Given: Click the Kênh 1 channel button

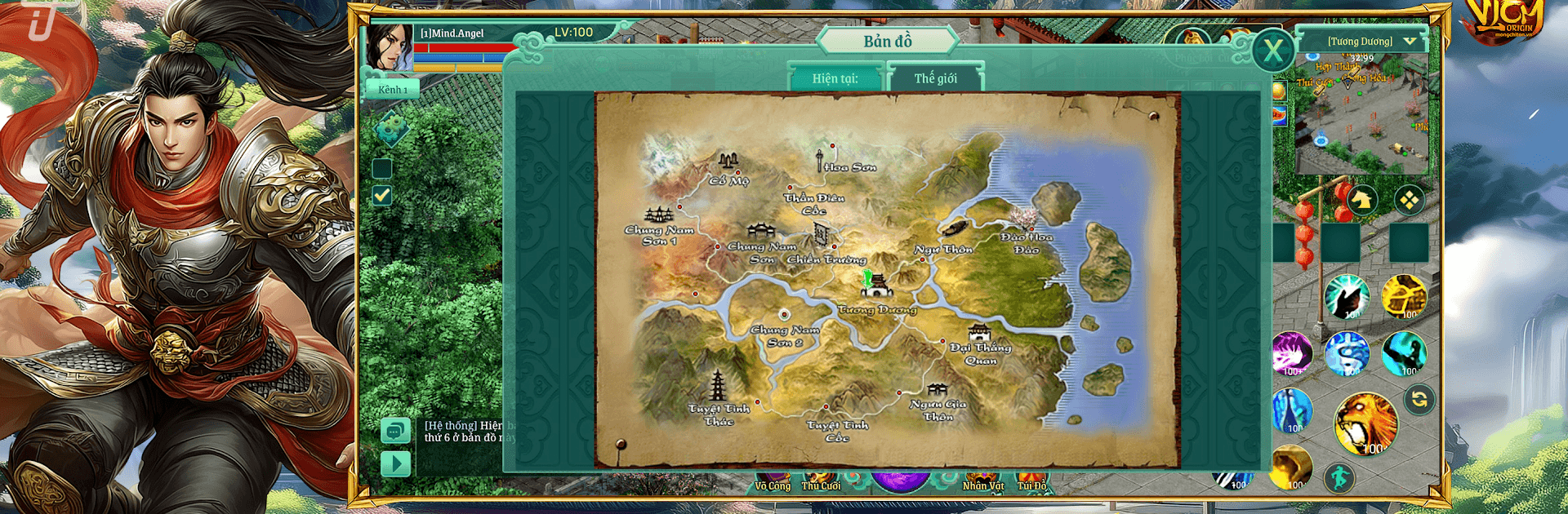Looking at the screenshot, I should coord(393,89).
